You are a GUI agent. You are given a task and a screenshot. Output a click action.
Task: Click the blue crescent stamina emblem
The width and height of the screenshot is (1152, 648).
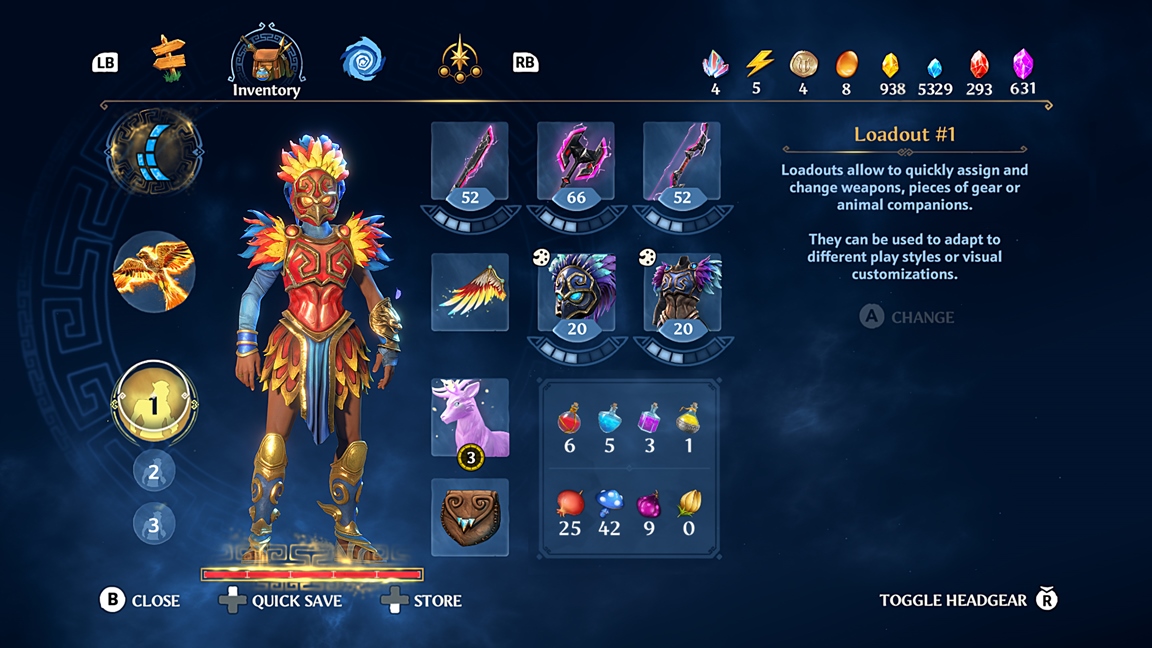coord(154,152)
